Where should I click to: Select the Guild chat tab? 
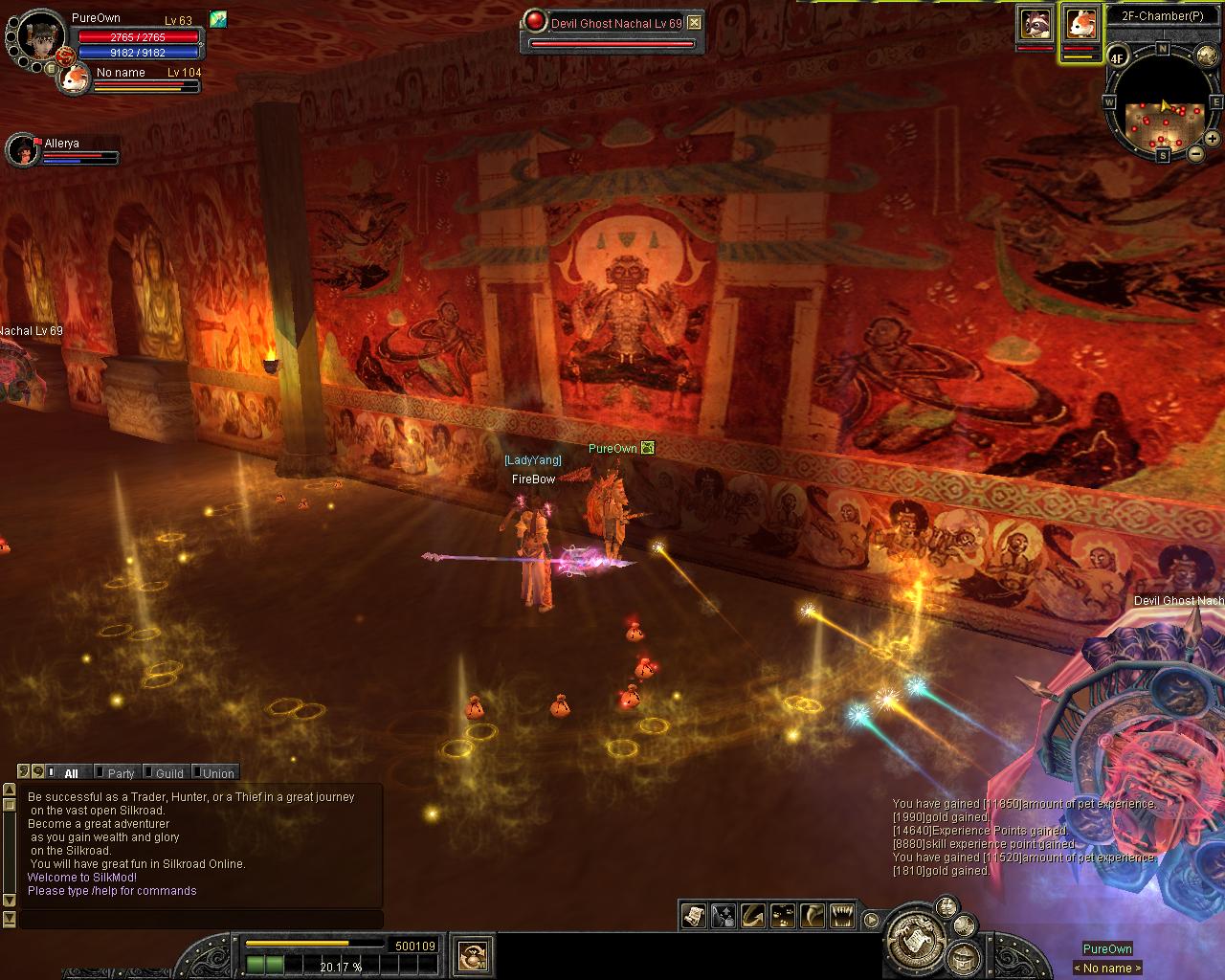[169, 773]
